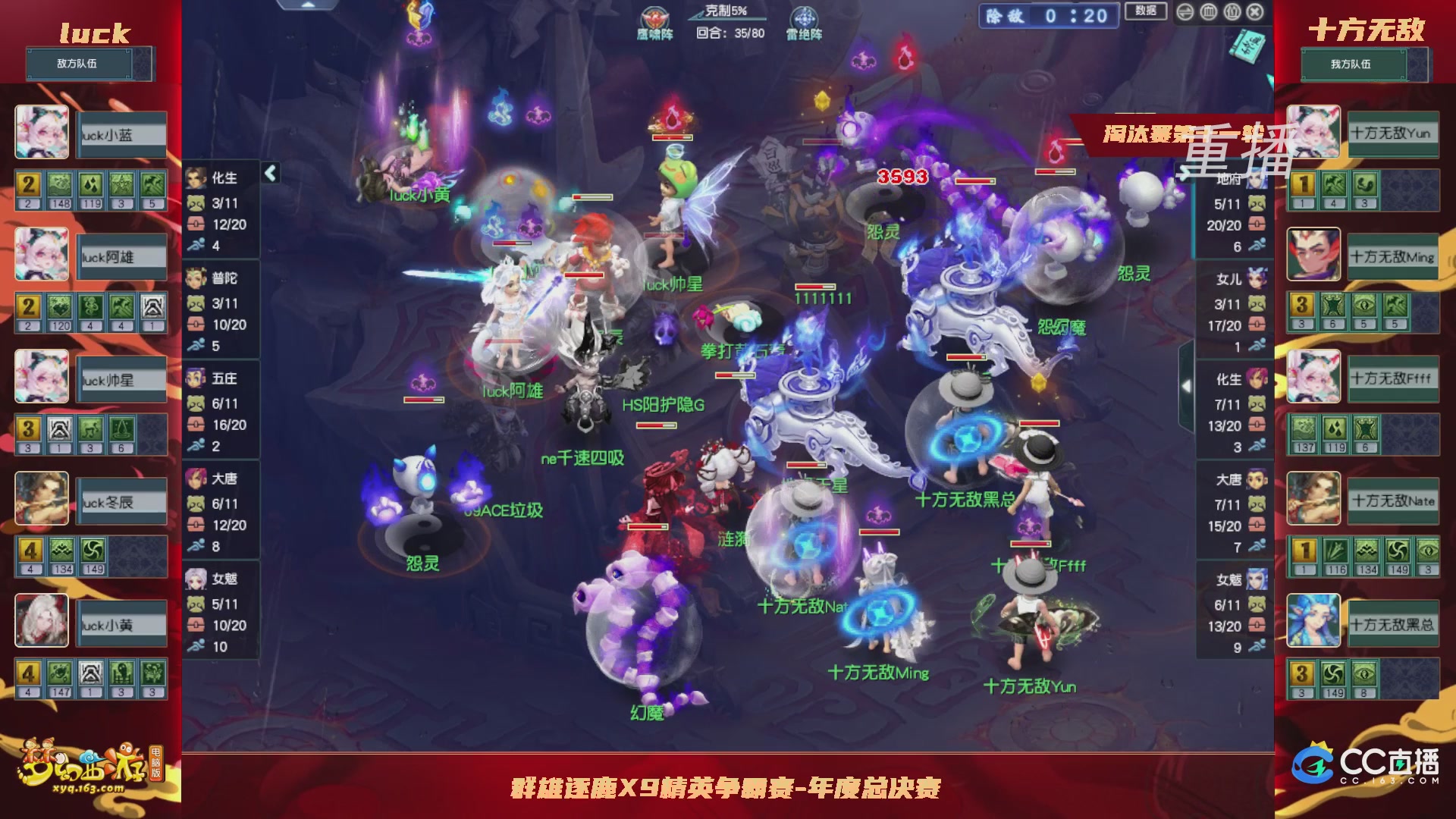Toggle the X icon in the top-right control group
Image resolution: width=1456 pixels, height=819 pixels.
tap(1255, 12)
